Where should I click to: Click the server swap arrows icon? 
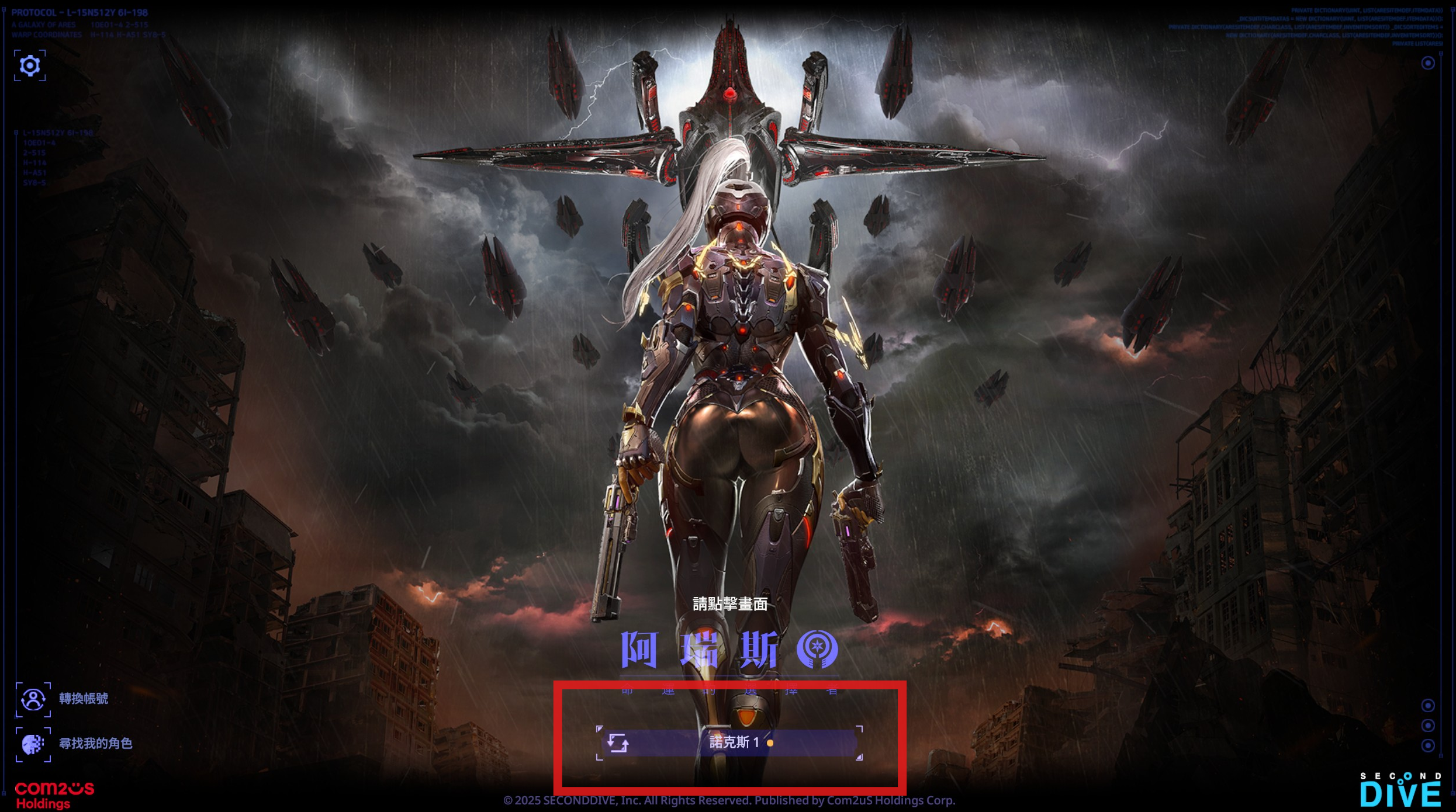[617, 742]
